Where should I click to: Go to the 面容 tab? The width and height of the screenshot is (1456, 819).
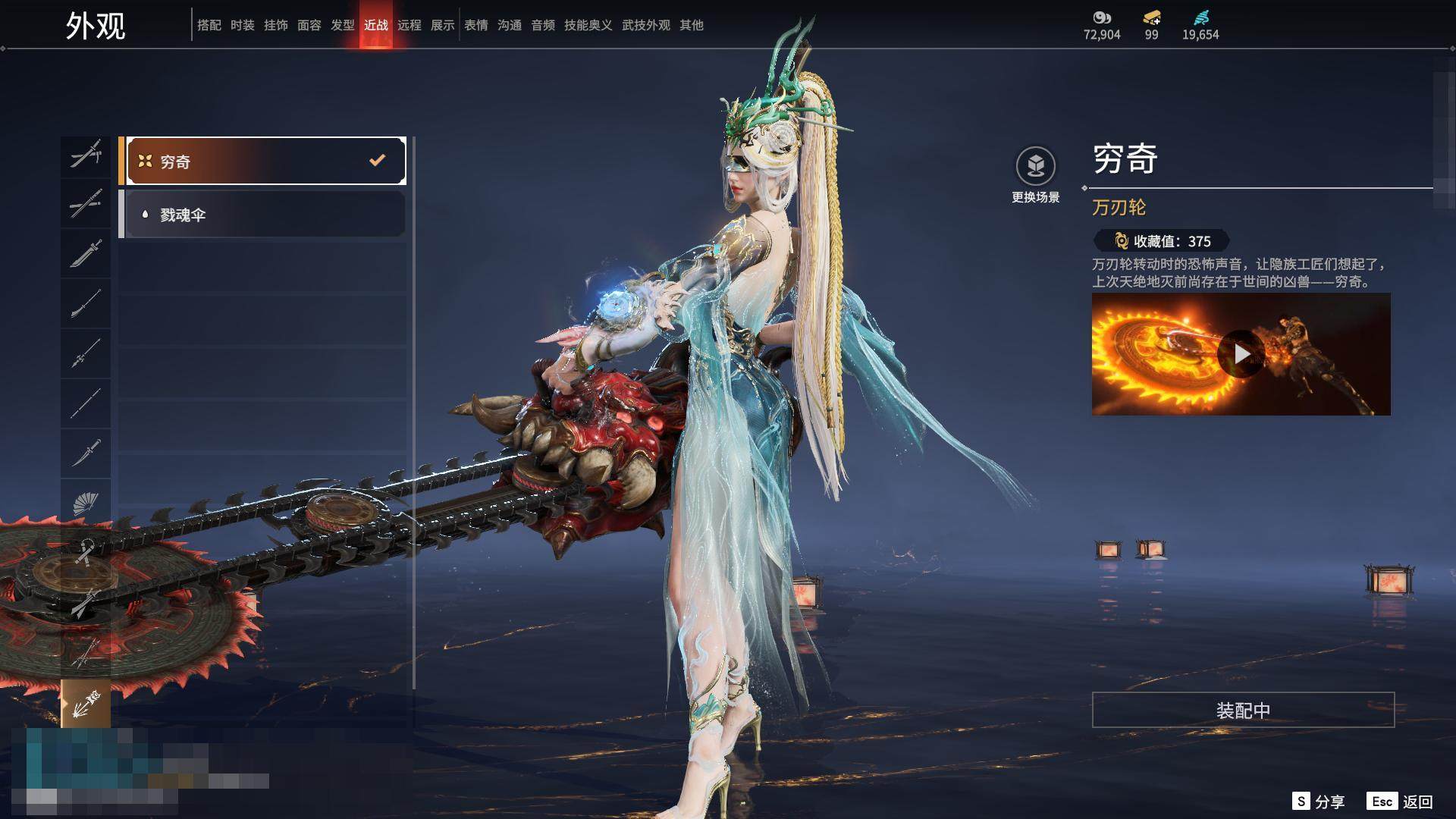[309, 25]
